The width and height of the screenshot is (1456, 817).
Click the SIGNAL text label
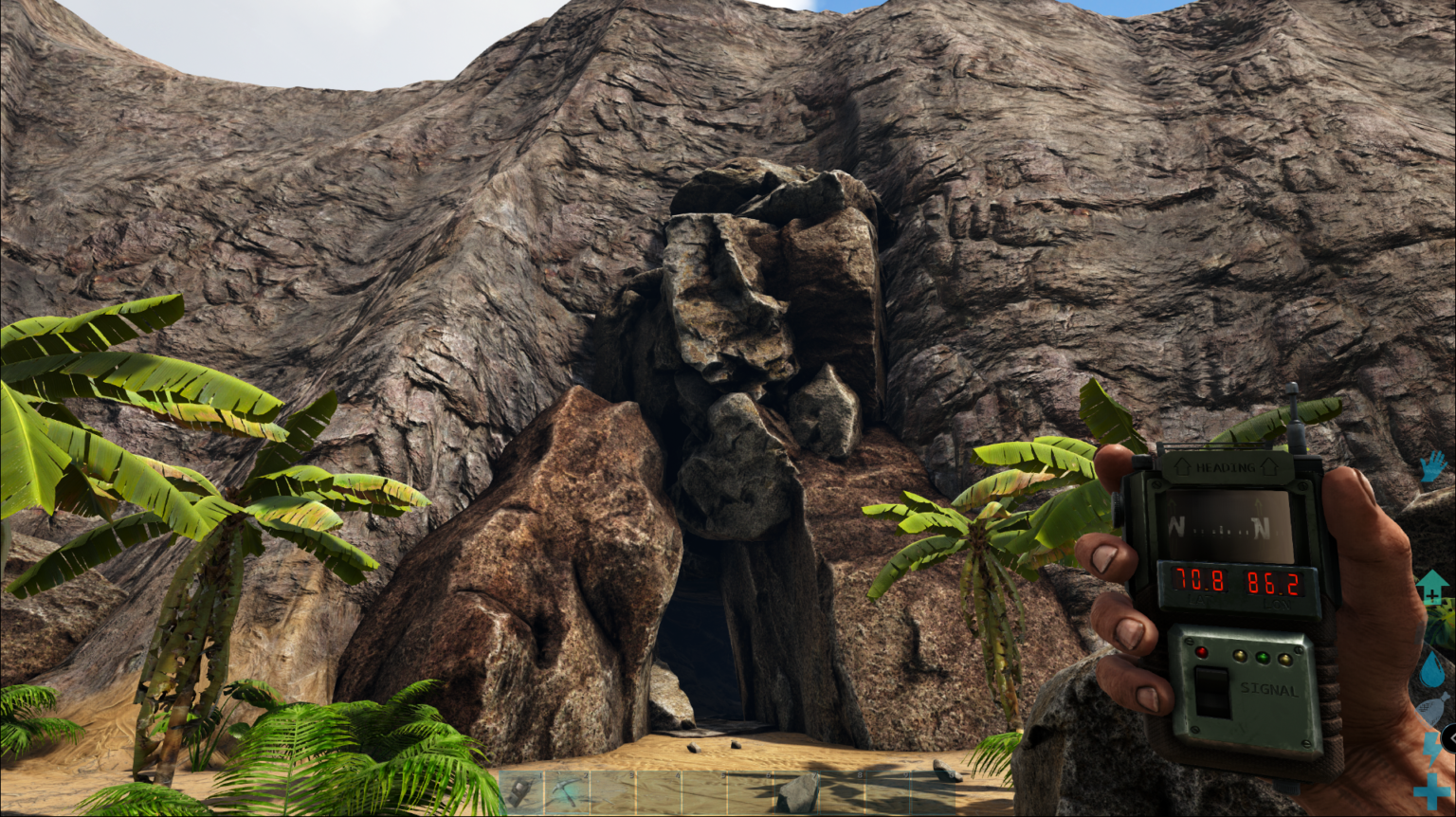tap(1270, 689)
